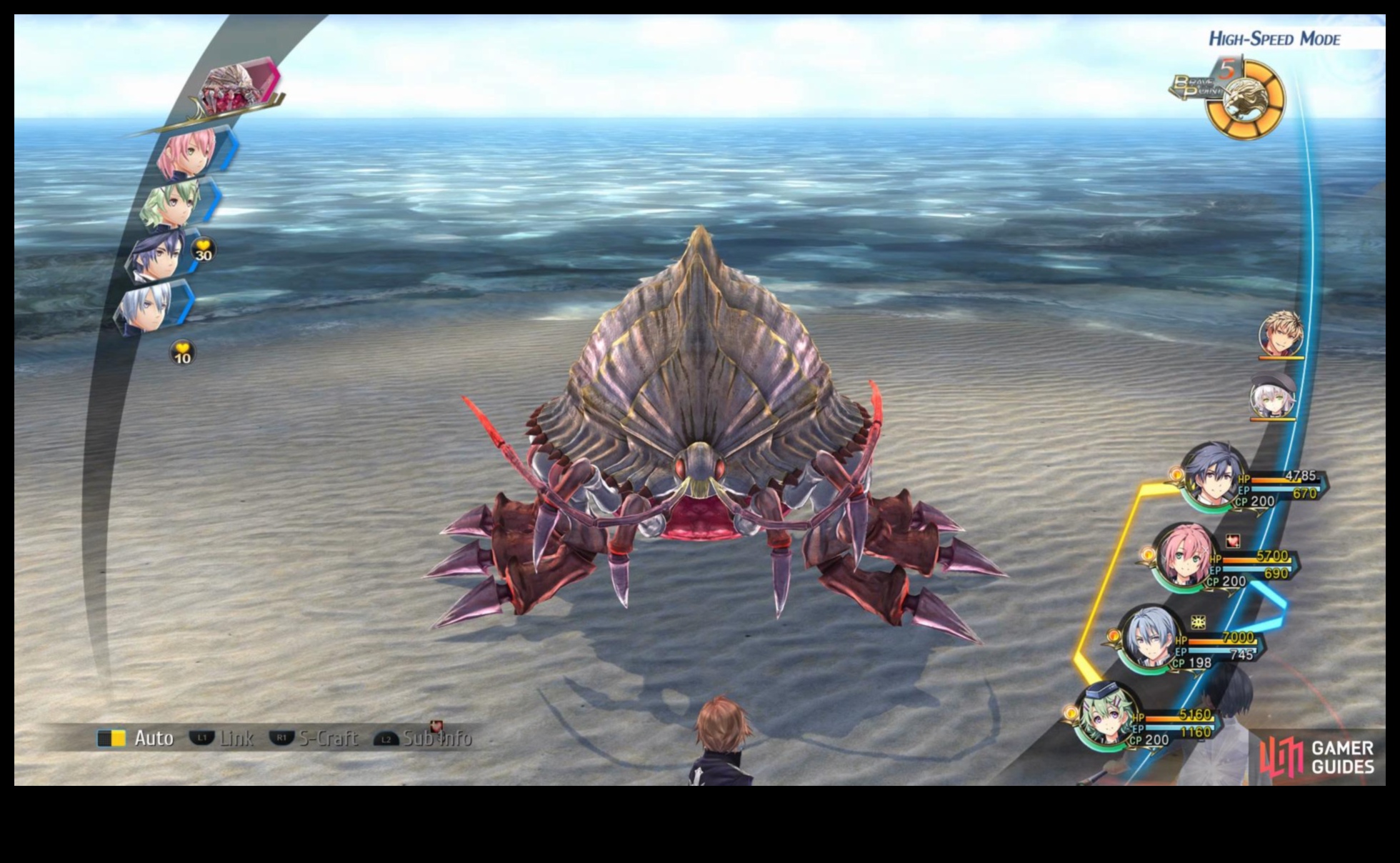1400x863 pixels.
Task: Select the blonde reserve member portrait
Action: 1281,334
